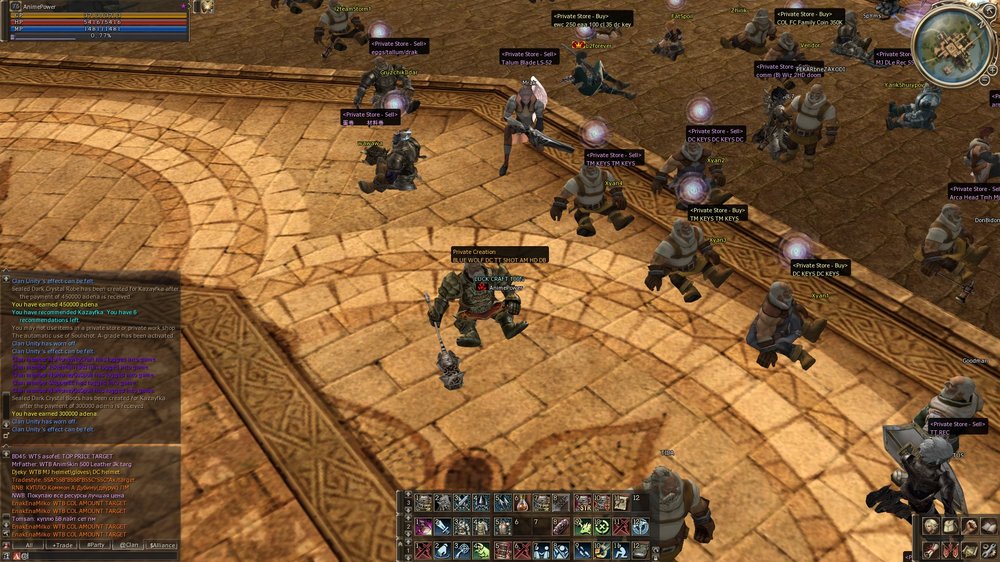The width and height of the screenshot is (1000, 562).
Task: Open the $Alliance chat tab
Action: click(x=163, y=545)
